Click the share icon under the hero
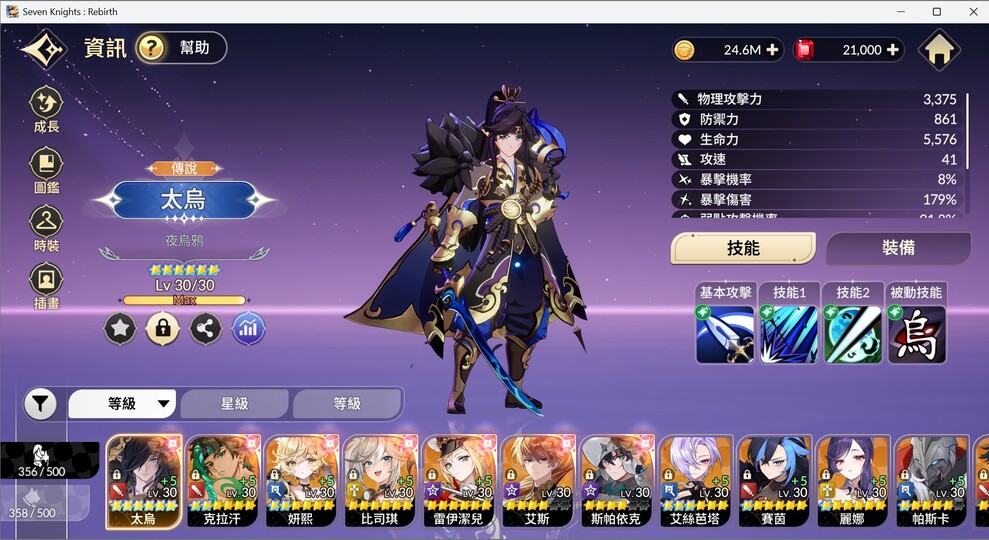This screenshot has height=540, width=989. pos(206,328)
